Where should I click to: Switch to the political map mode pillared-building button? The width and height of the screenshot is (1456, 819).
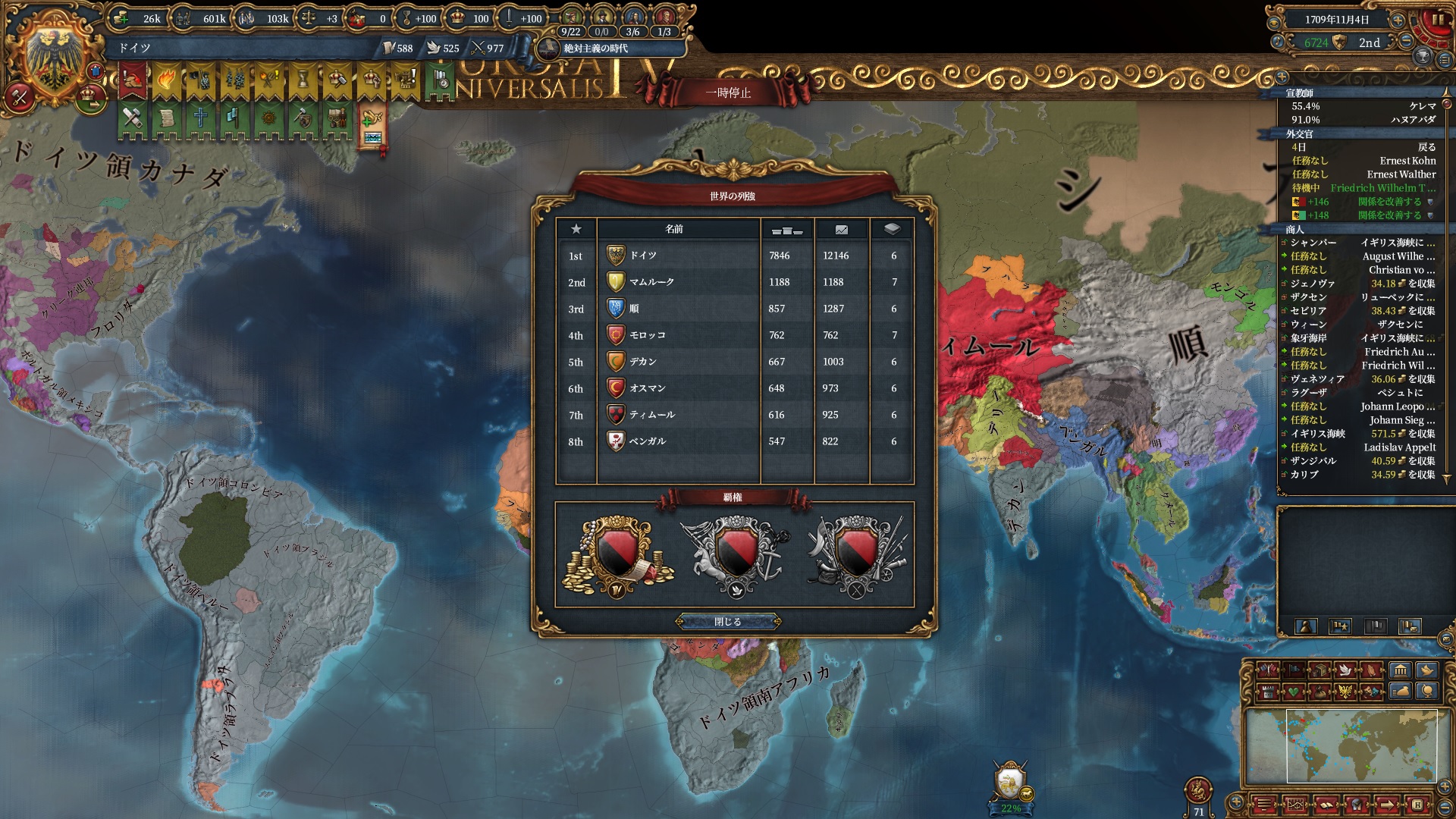(1400, 670)
